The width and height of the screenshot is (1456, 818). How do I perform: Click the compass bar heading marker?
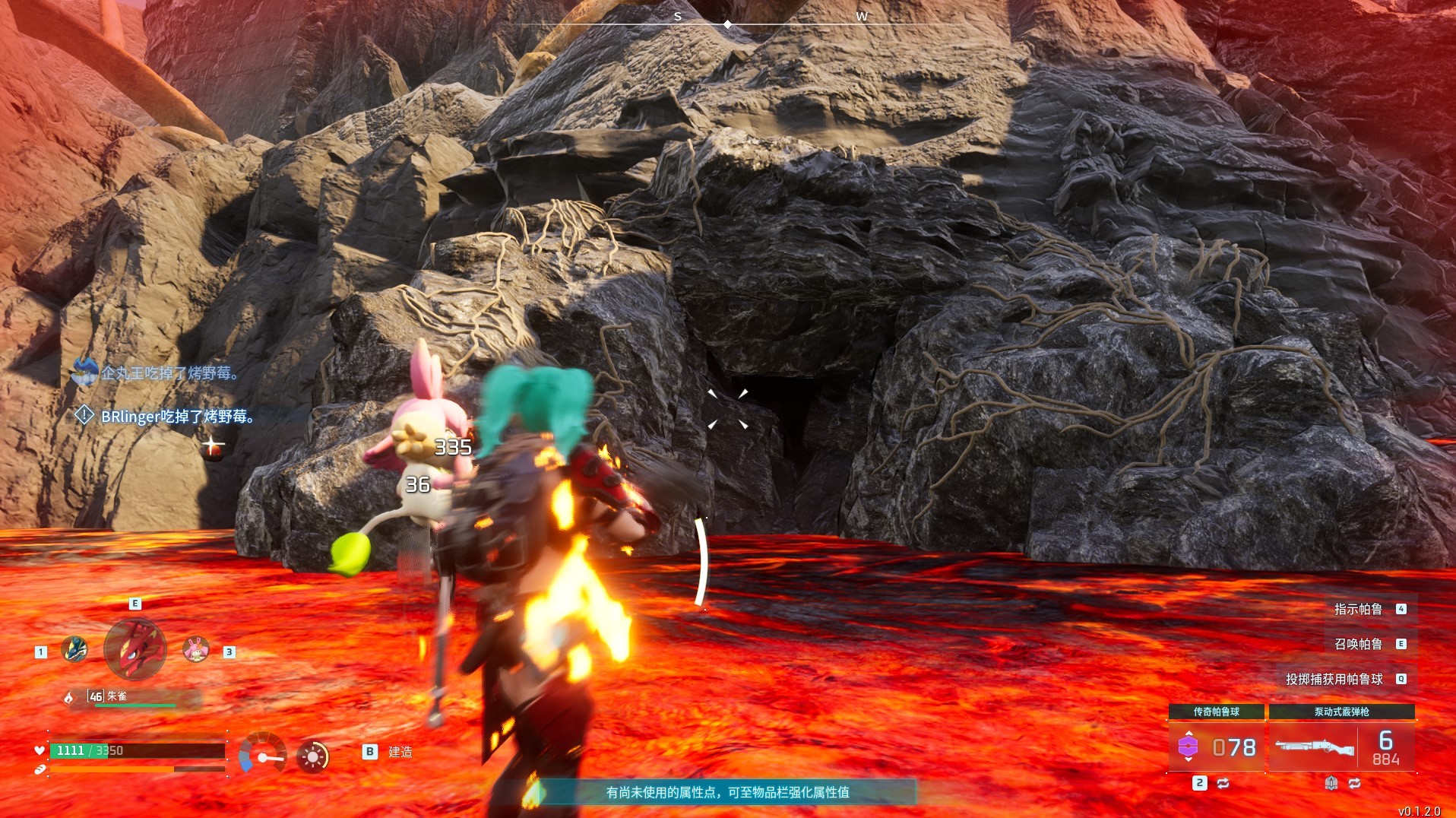pyautogui.click(x=727, y=24)
